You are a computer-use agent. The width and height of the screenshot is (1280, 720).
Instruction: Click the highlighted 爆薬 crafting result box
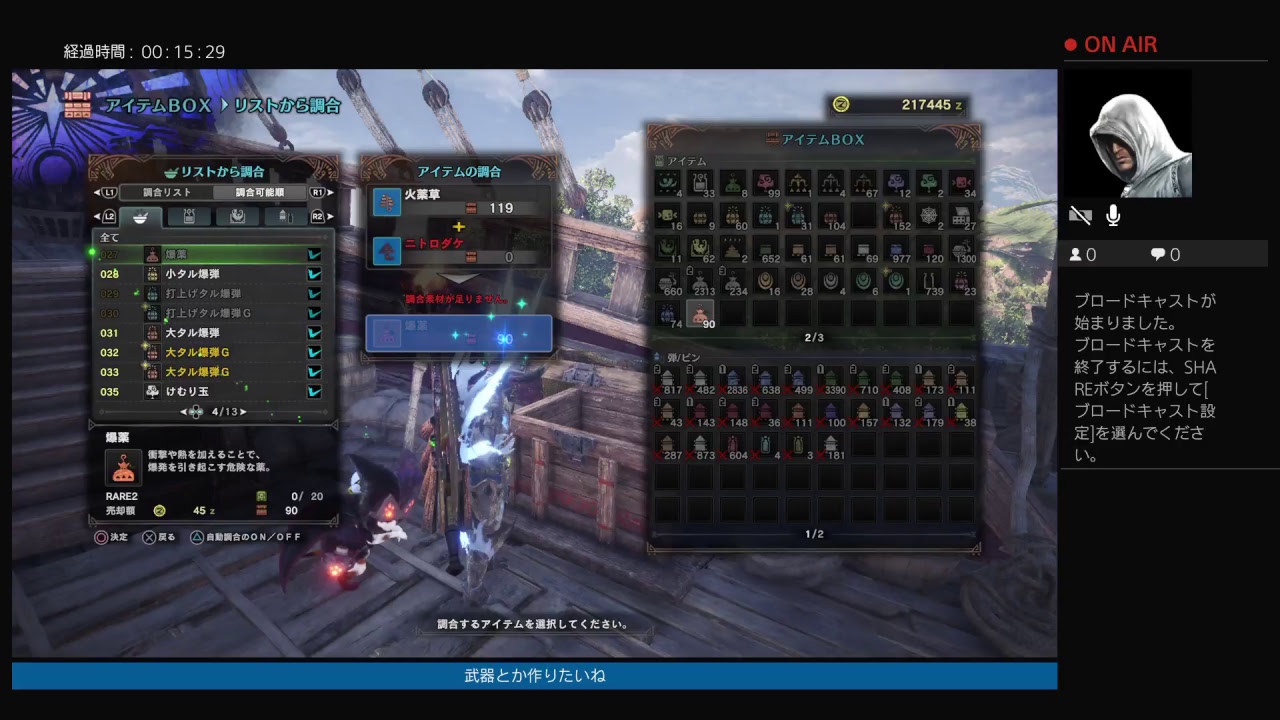(458, 334)
